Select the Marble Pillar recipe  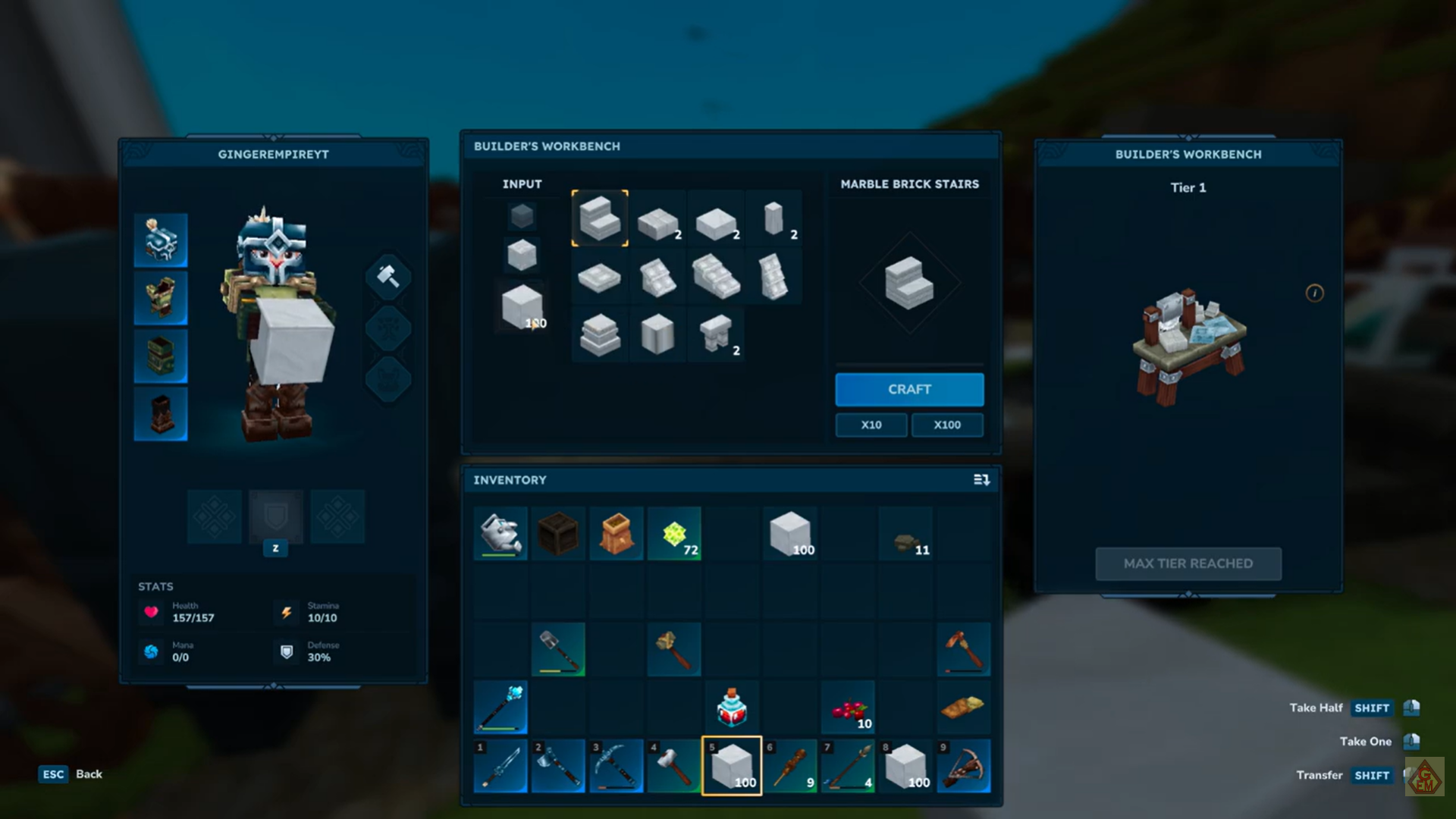point(774,219)
